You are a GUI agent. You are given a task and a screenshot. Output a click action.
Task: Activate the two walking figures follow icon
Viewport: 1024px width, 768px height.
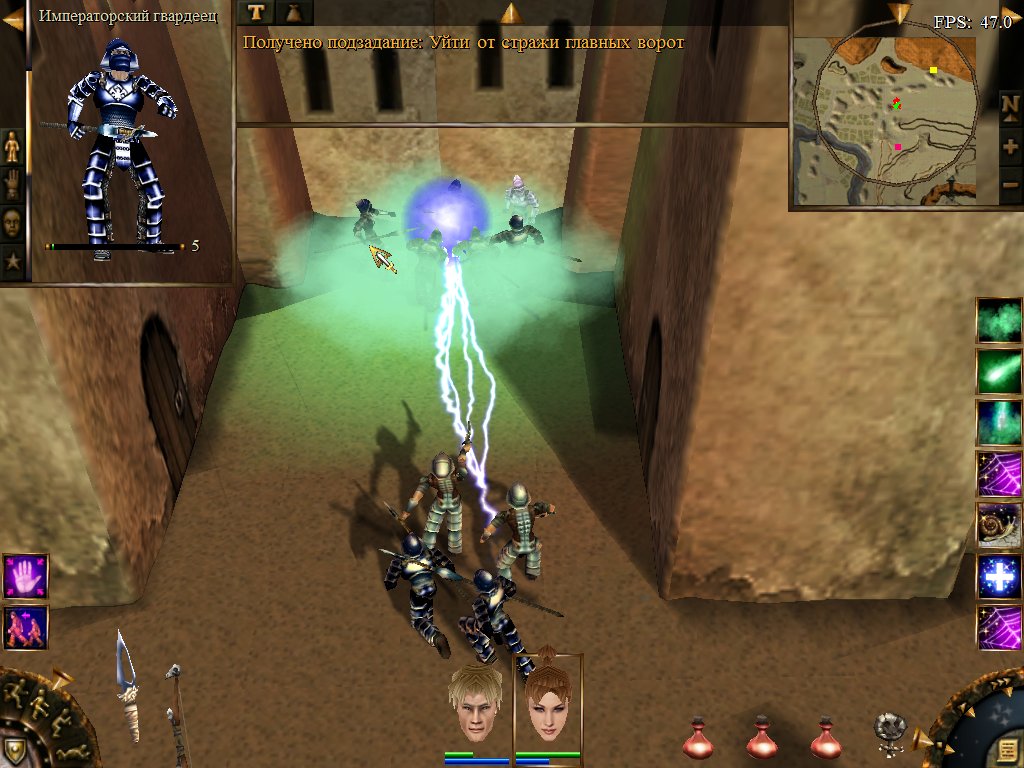pos(25,627)
